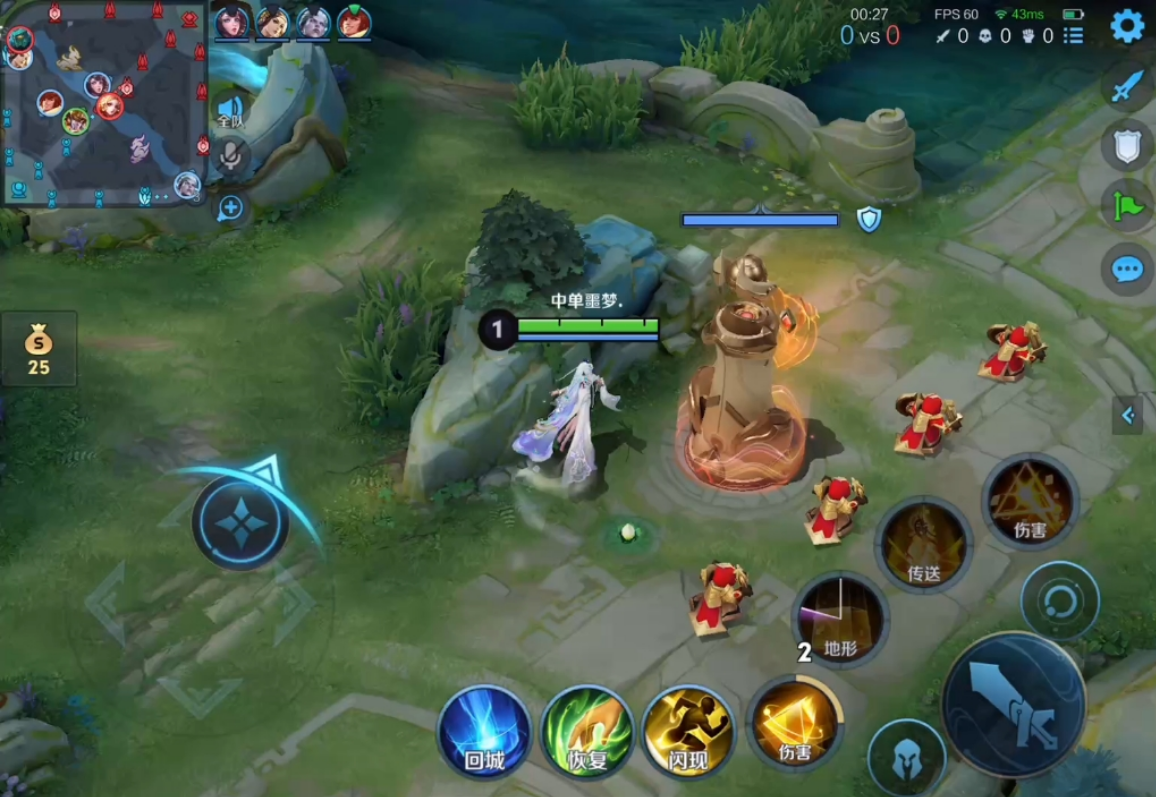The width and height of the screenshot is (1156, 797).
Task: Click on the minimap
Action: point(103,103)
